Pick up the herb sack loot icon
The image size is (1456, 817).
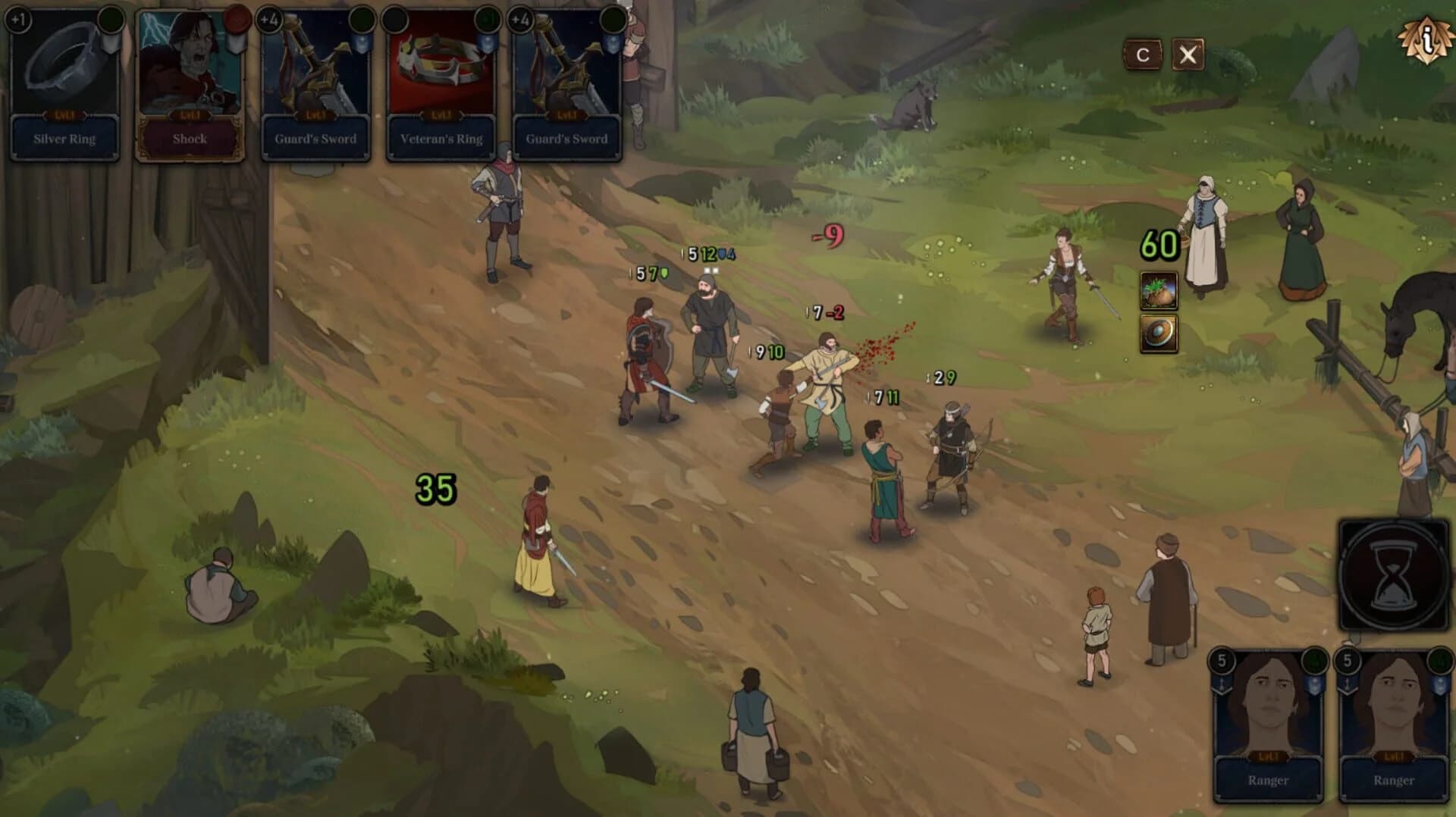(1157, 290)
